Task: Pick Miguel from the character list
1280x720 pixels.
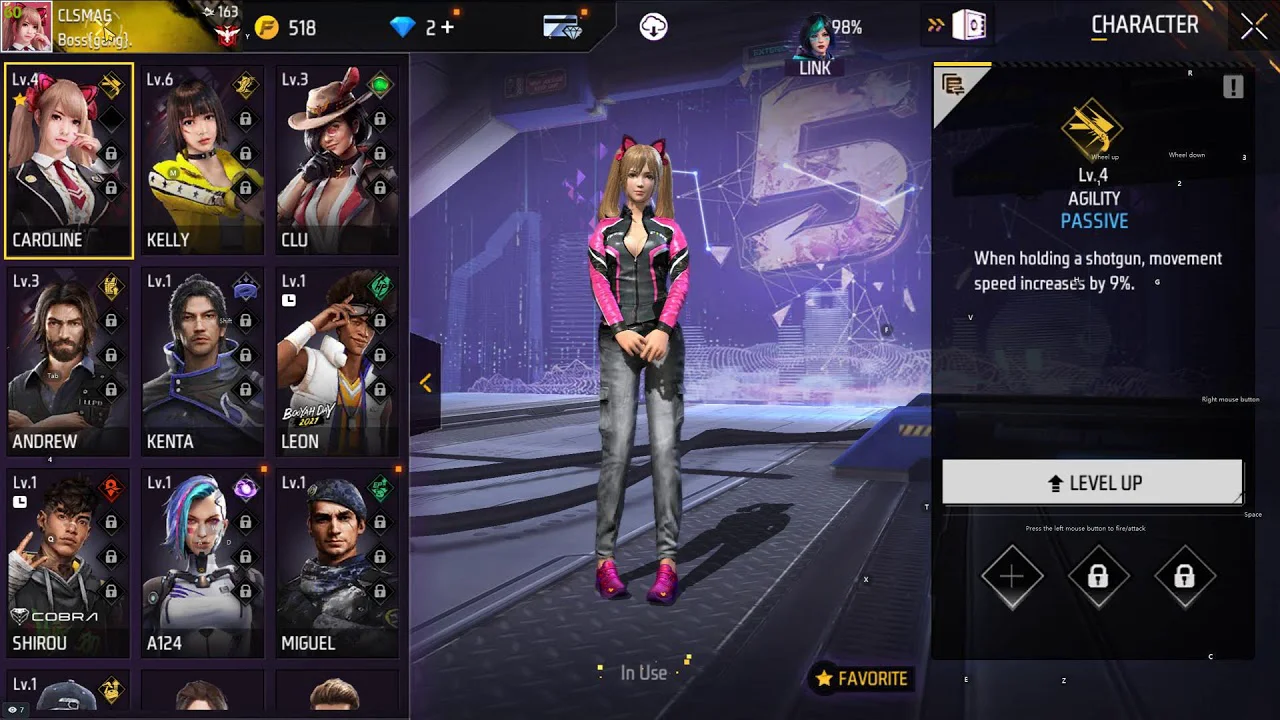Action: tap(337, 563)
